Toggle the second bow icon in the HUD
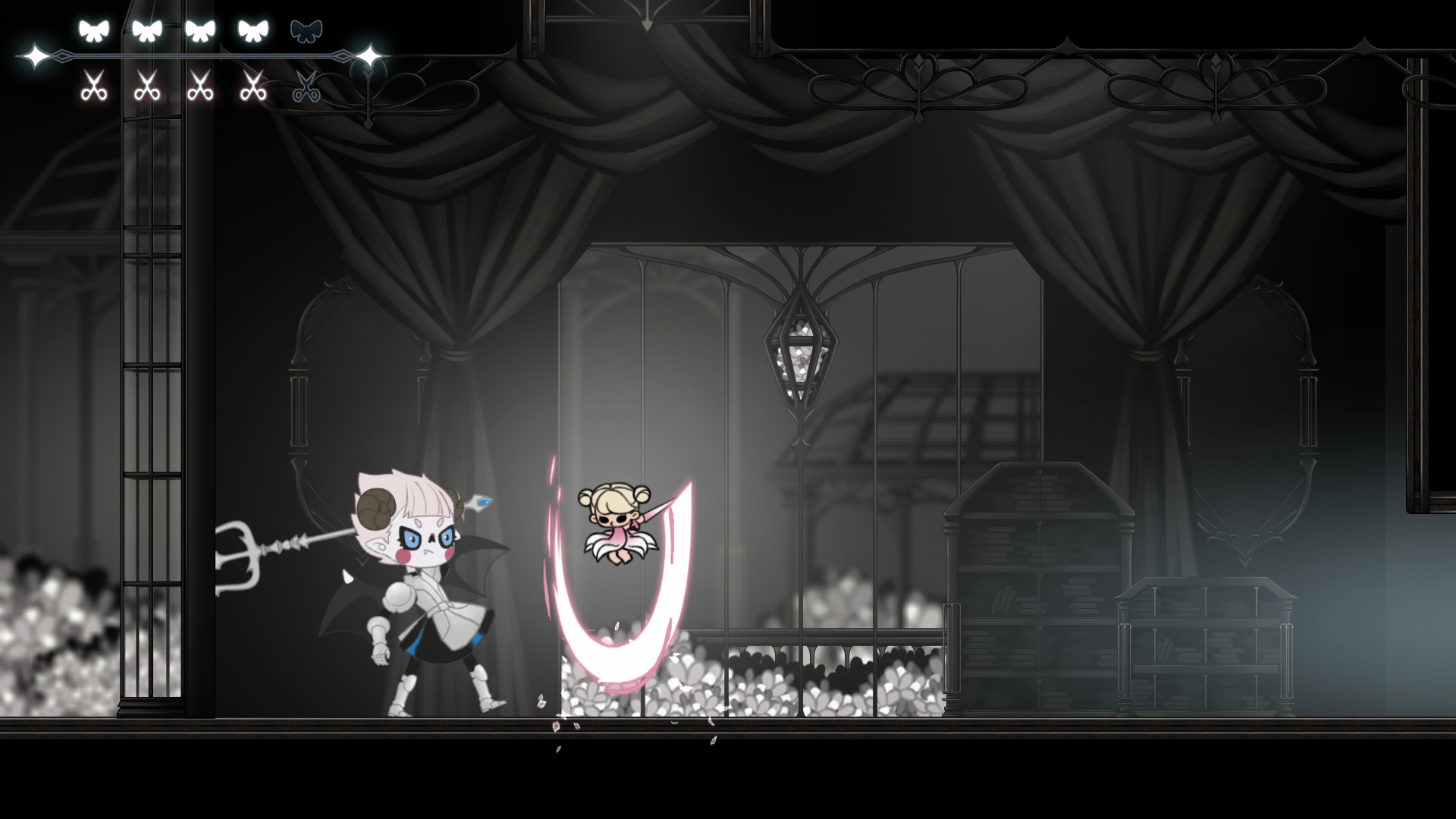 coord(146,30)
